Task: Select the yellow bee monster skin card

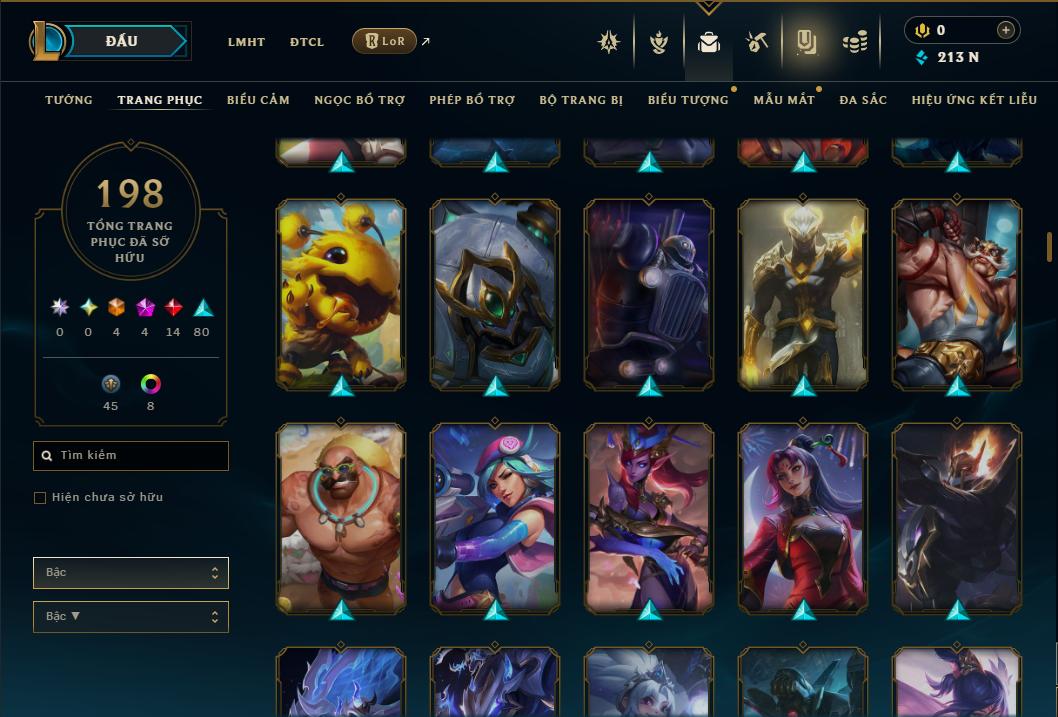Action: click(x=341, y=294)
